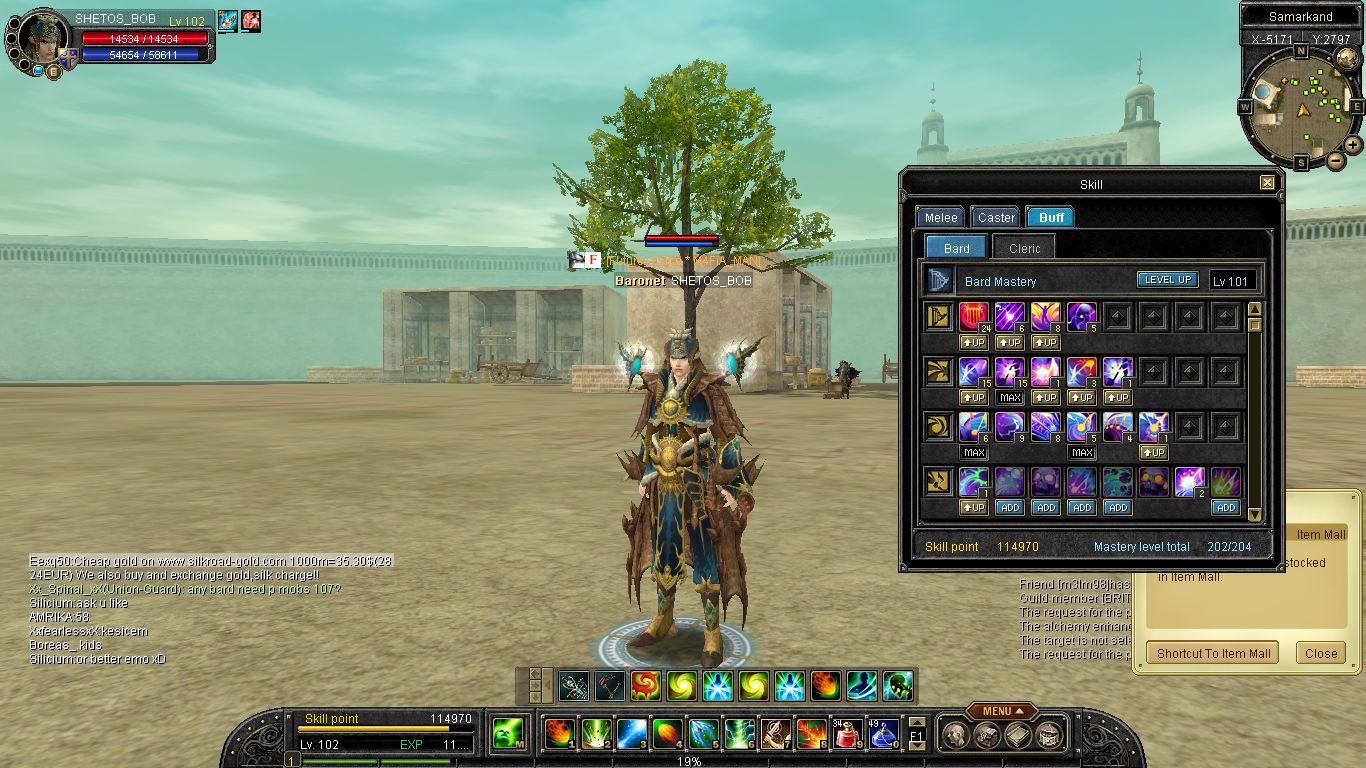1366x768 pixels.
Task: Activate the fireball skill in slot 1
Action: 558,734
